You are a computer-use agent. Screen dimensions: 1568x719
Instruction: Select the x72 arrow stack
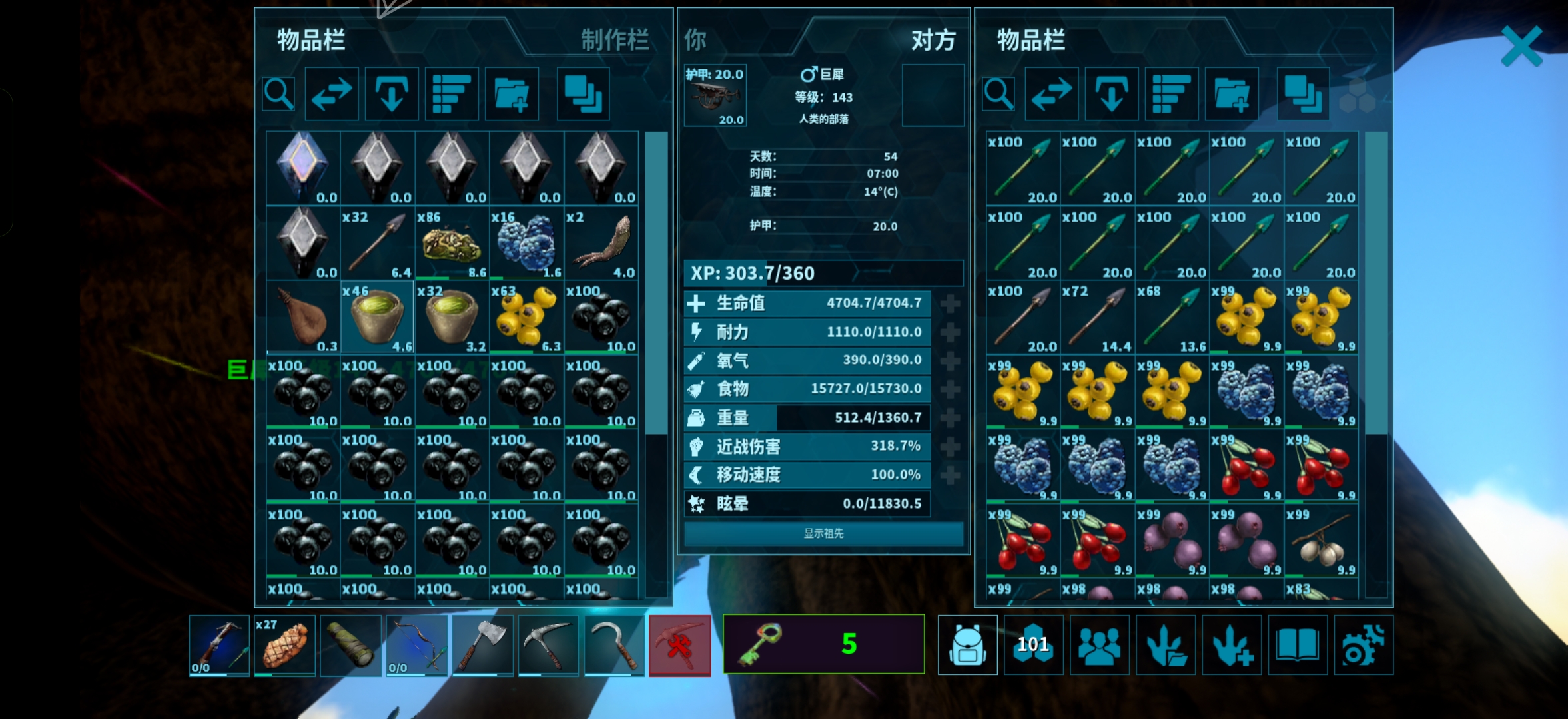click(1097, 318)
